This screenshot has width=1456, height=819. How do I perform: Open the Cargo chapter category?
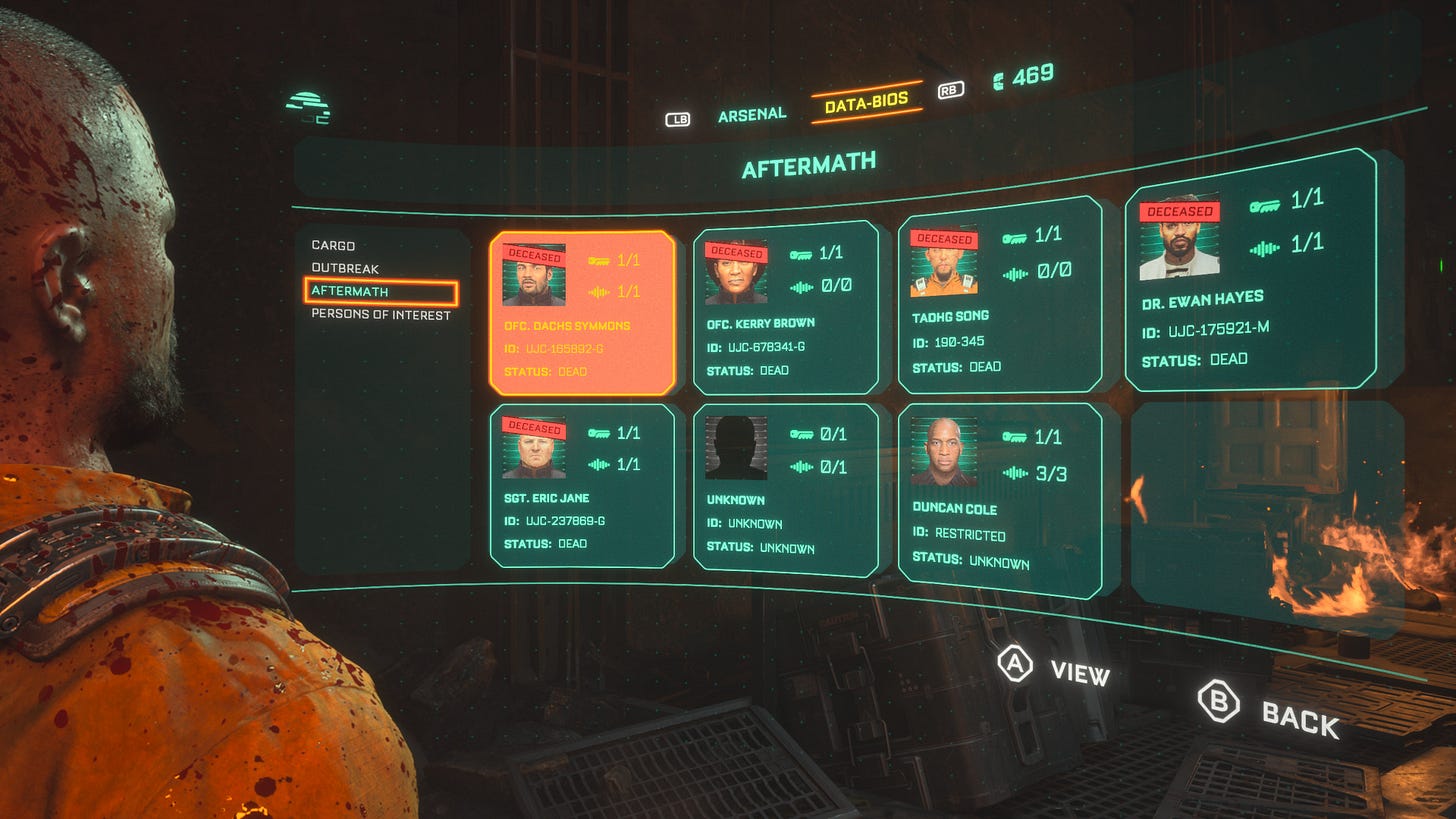pos(333,245)
